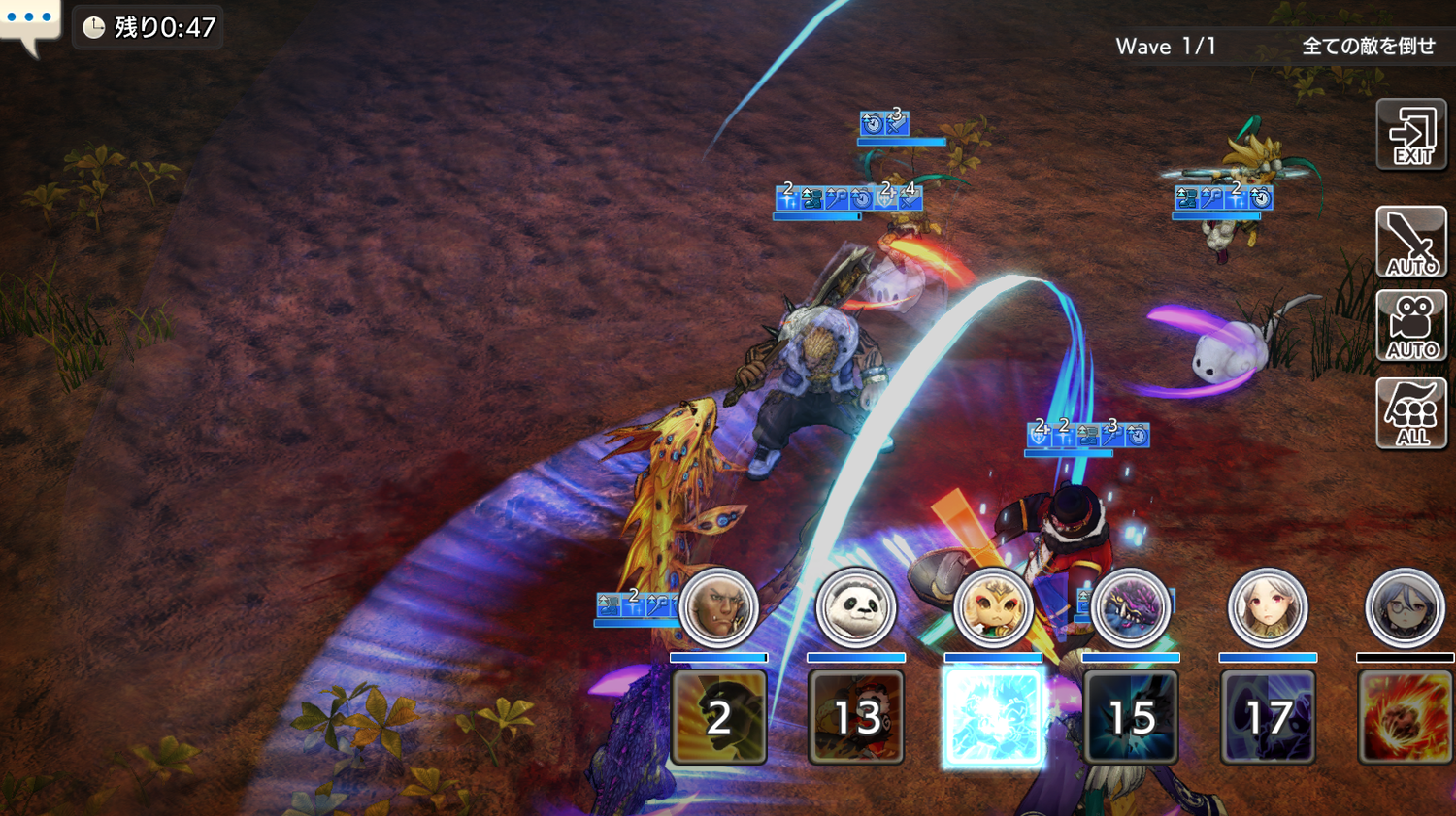The width and height of the screenshot is (1456, 816).
Task: Select the golden lion-helmet character portrait
Action: click(993, 608)
